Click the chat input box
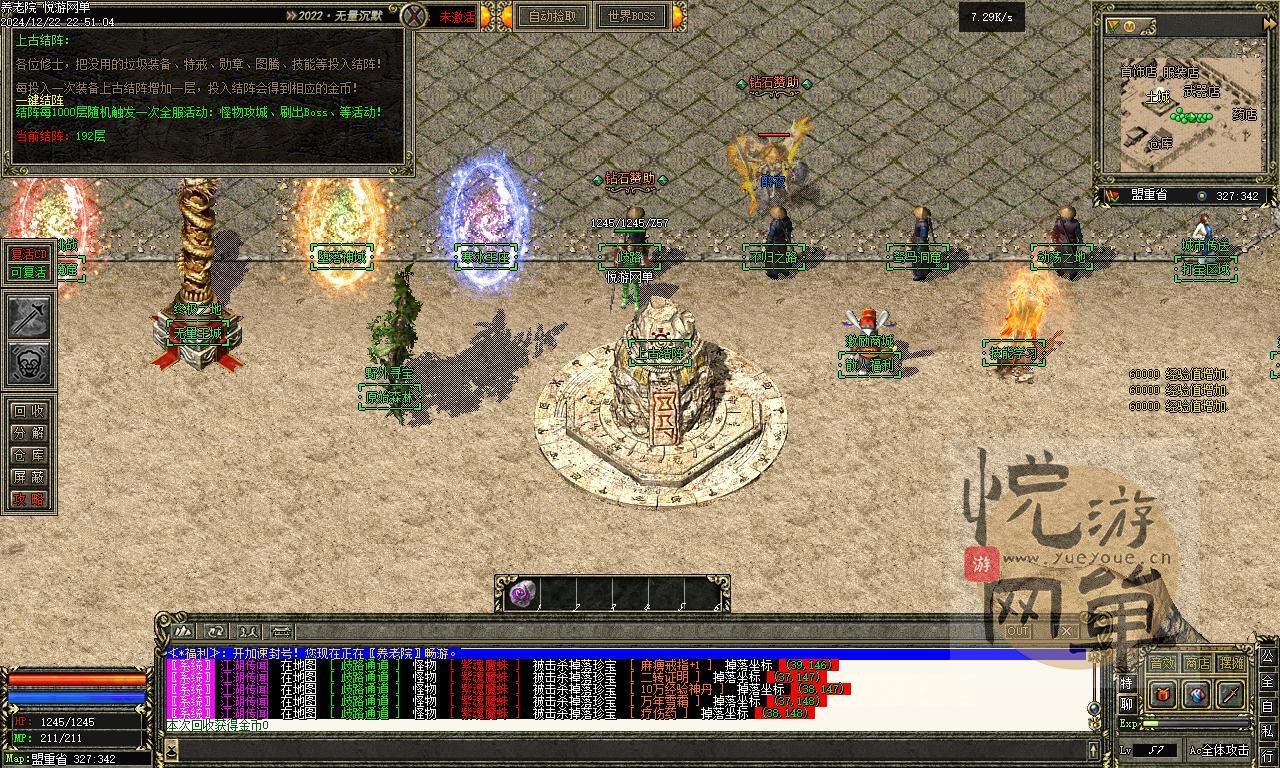Screen dimensions: 1280x768 point(620,749)
